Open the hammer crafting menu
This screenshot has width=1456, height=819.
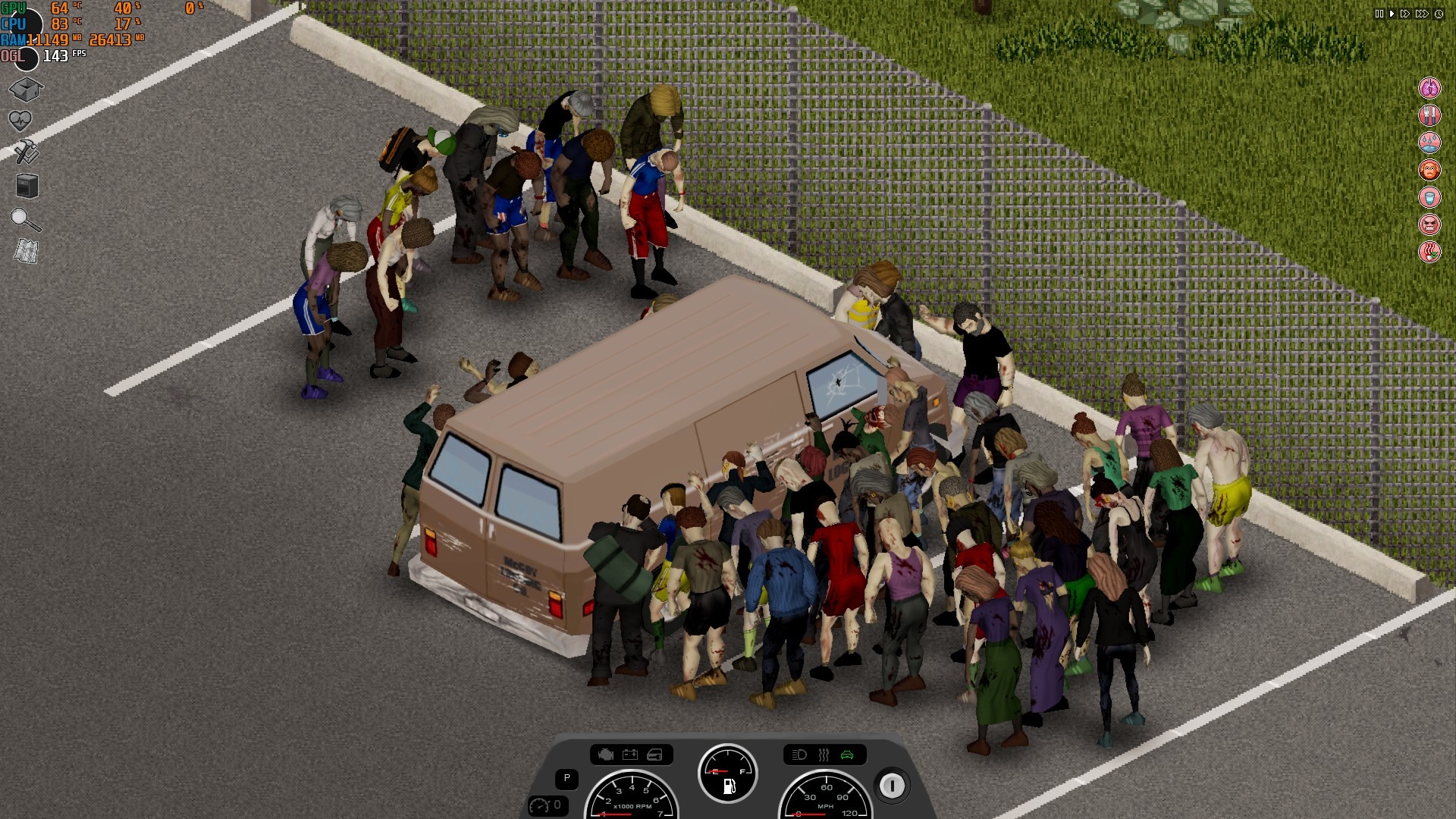(x=26, y=152)
